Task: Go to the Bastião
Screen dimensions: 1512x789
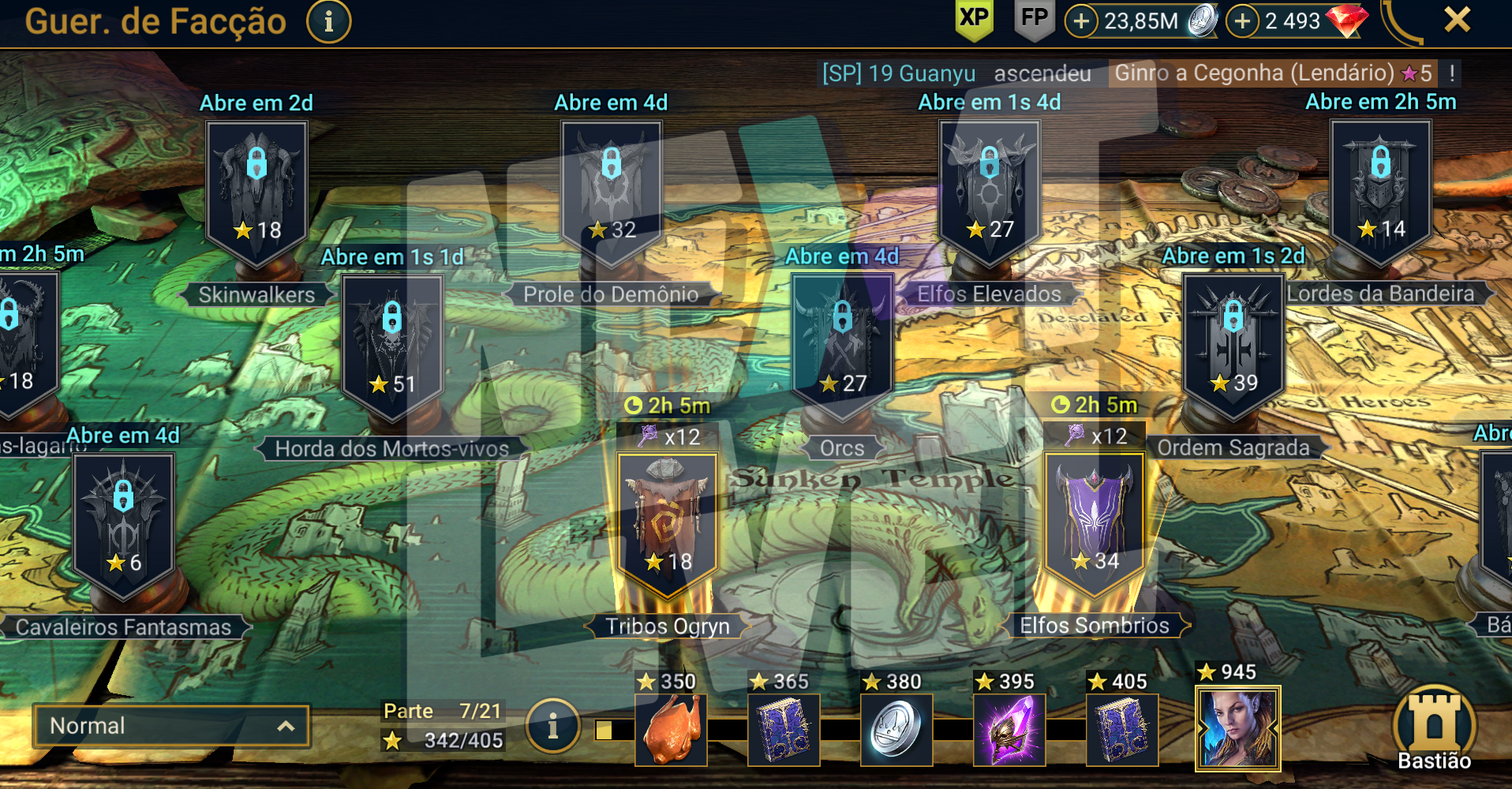Action: 1434,730
